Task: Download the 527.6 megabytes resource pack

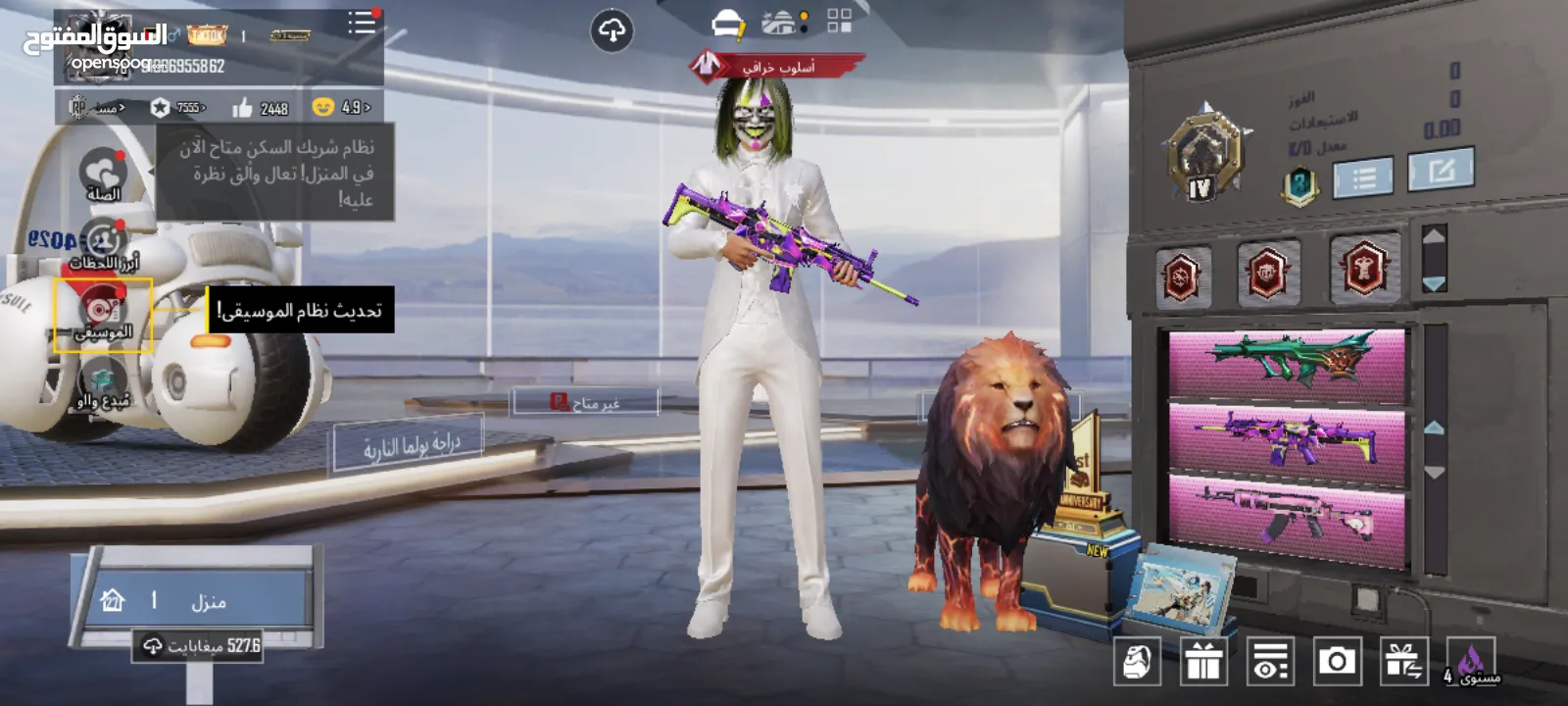Action: point(200,645)
